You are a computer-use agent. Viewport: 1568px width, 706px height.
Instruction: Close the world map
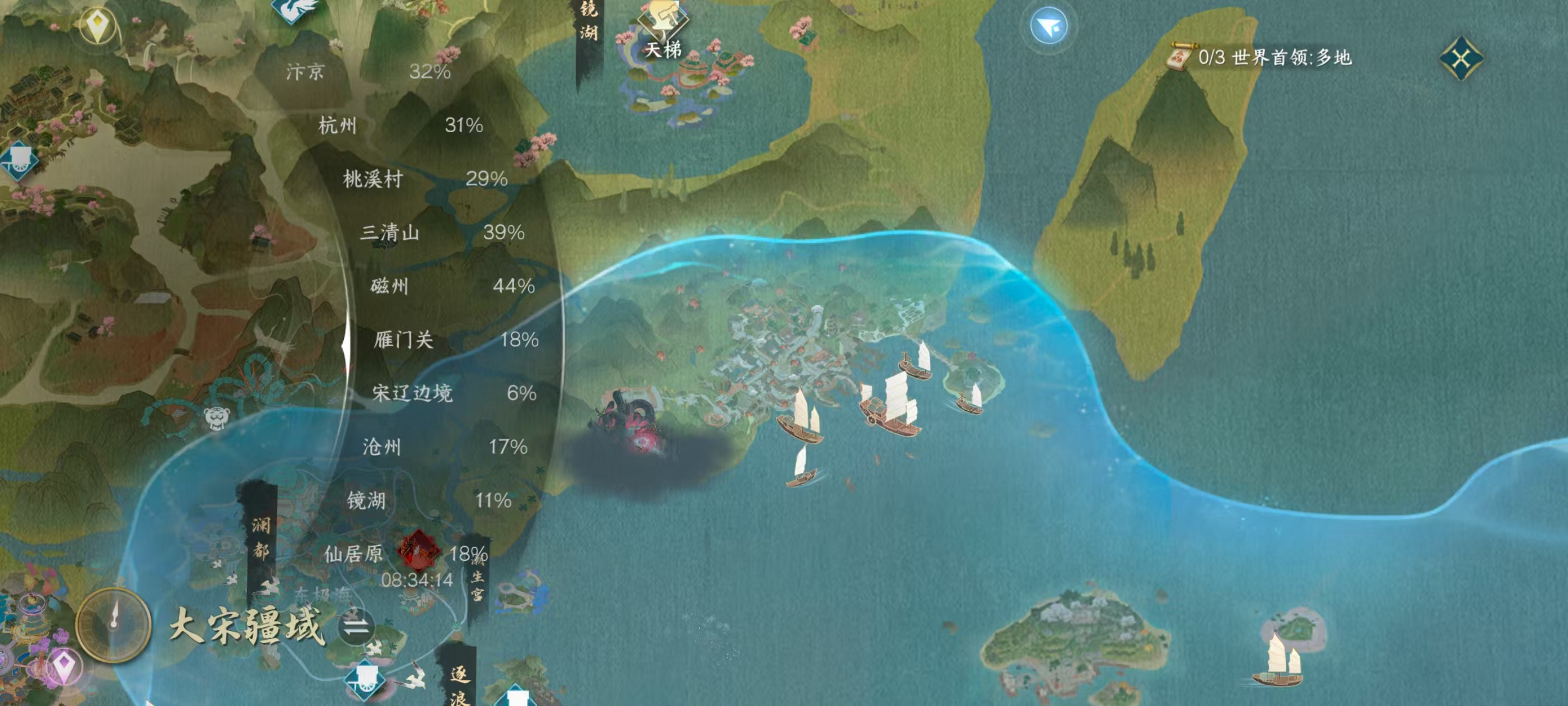[1460, 58]
